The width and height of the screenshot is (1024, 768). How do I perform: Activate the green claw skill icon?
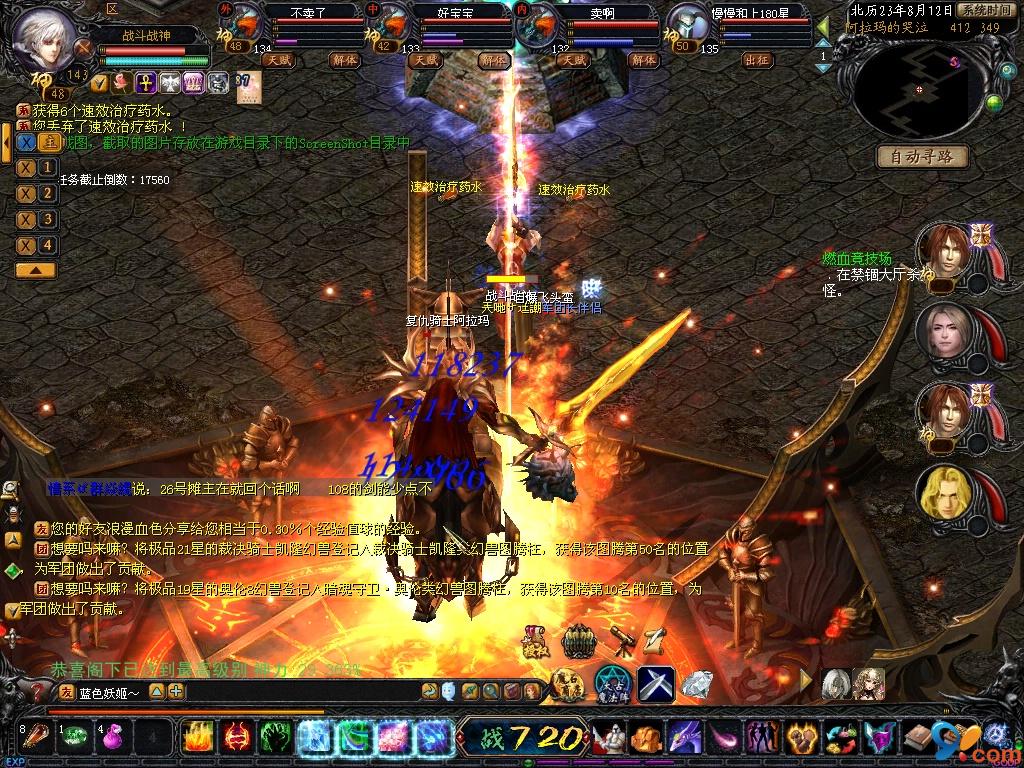[x=275, y=739]
